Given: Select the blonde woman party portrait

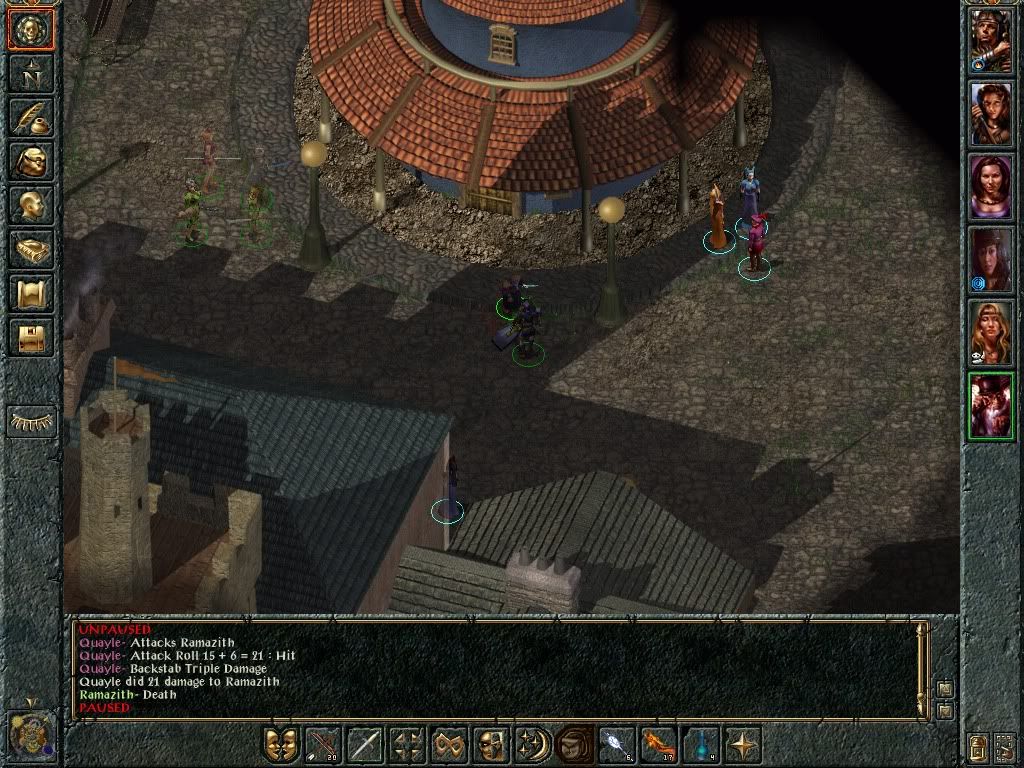Looking at the screenshot, I should tap(990, 333).
